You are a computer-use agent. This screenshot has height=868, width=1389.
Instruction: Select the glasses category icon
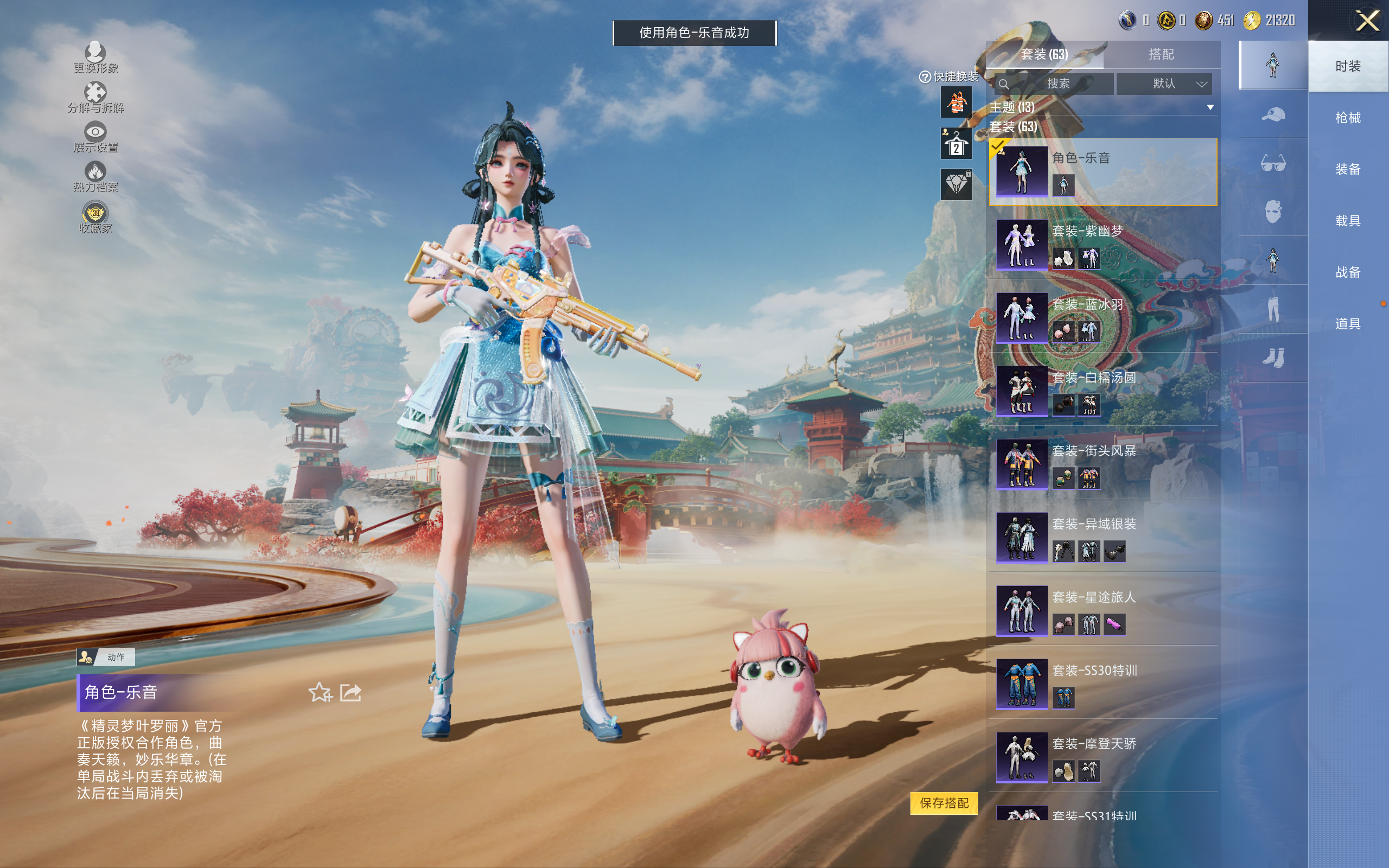pyautogui.click(x=1272, y=163)
